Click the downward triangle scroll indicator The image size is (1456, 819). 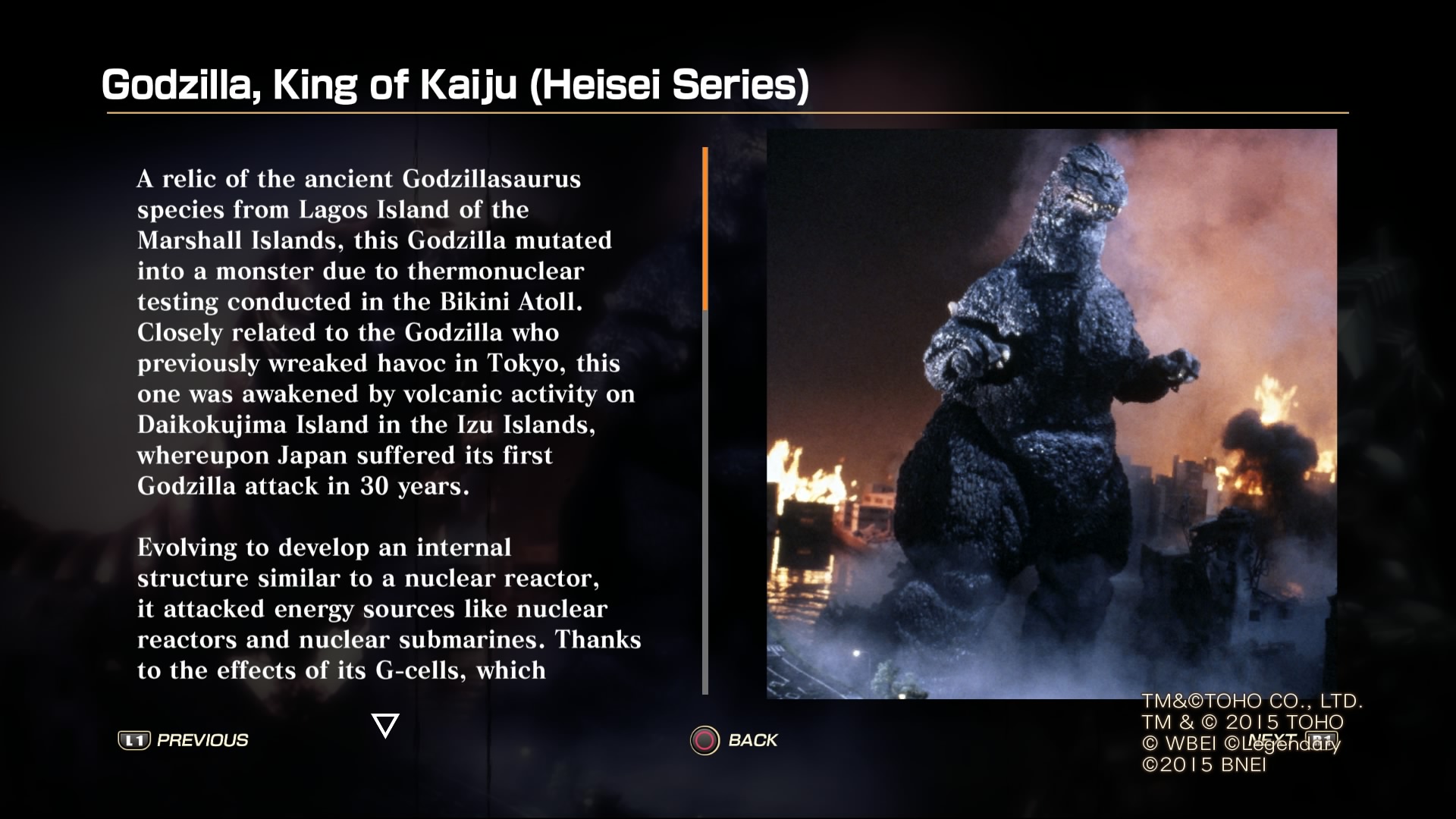(385, 726)
